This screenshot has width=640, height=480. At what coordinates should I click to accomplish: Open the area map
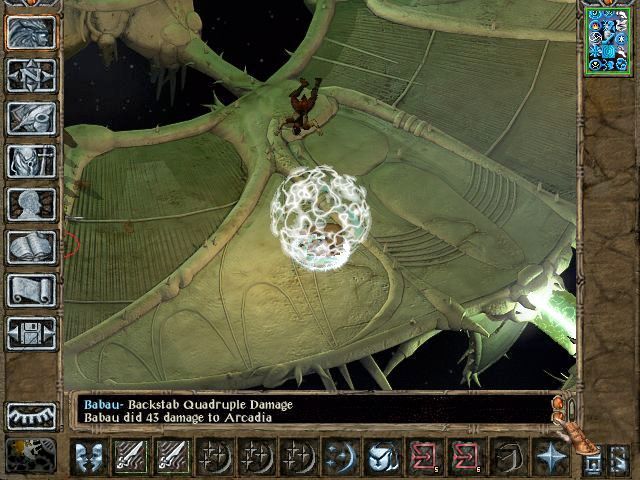pos(32,75)
